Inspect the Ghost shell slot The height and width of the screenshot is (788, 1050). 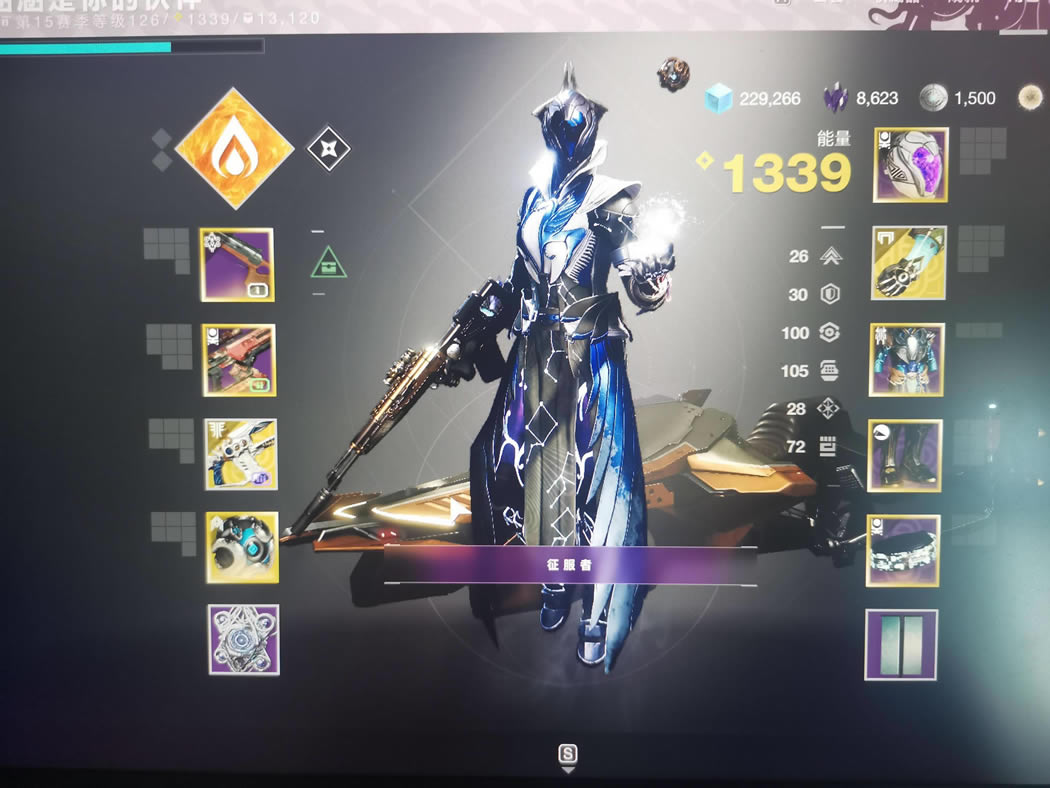[x=242, y=547]
